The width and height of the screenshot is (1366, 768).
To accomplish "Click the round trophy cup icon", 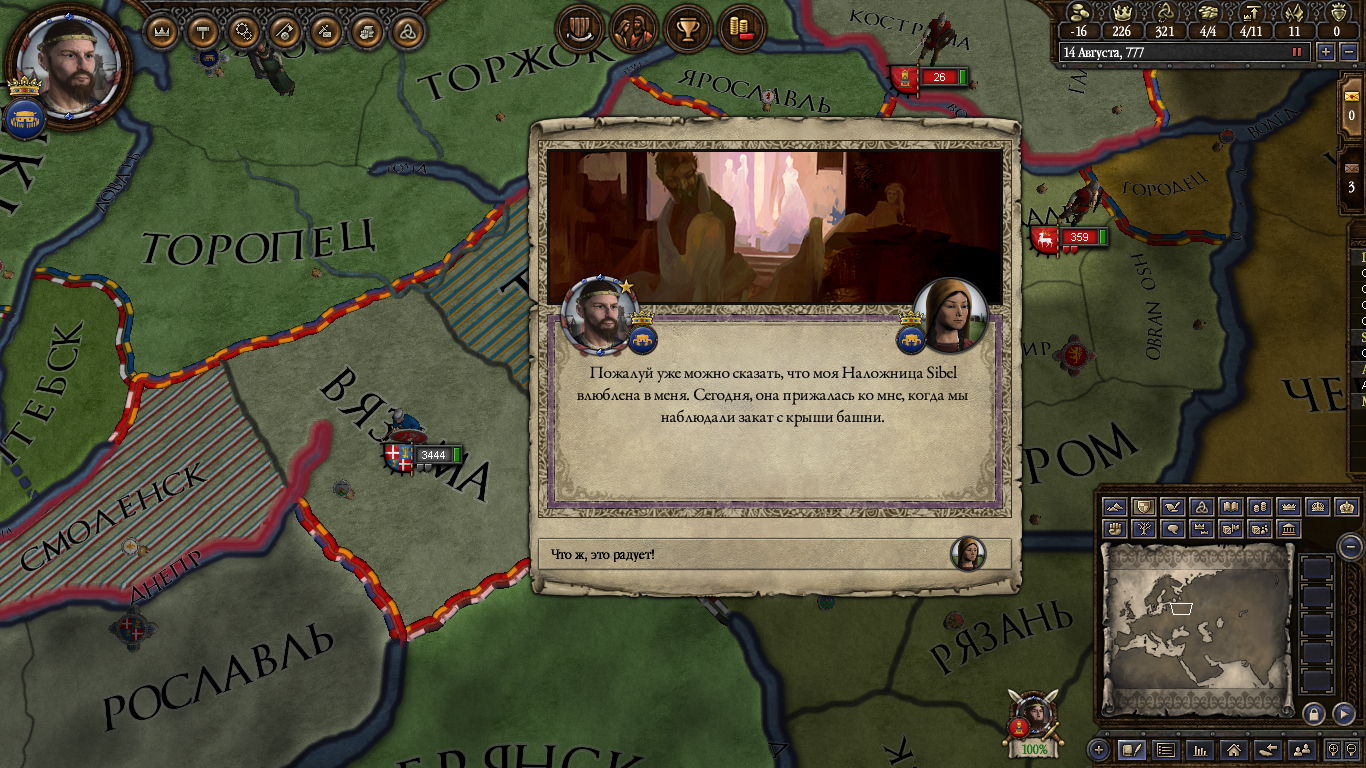I will point(687,30).
